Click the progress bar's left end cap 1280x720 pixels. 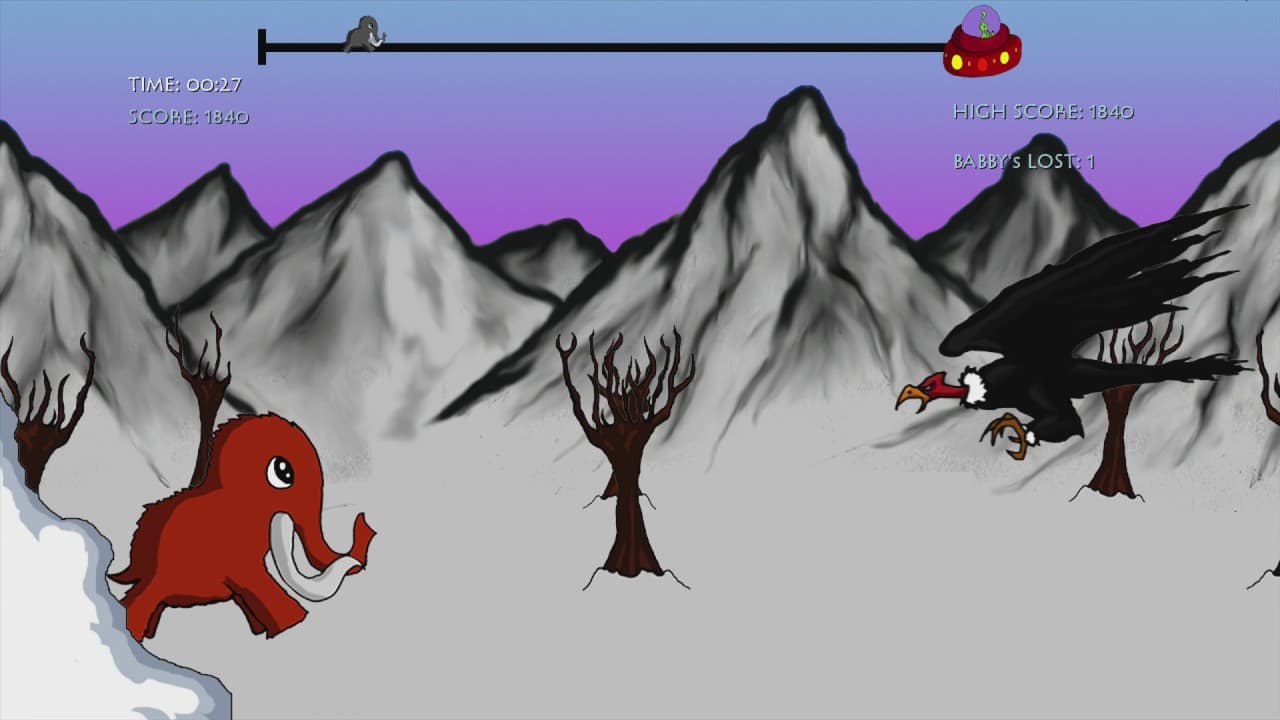[x=262, y=42]
